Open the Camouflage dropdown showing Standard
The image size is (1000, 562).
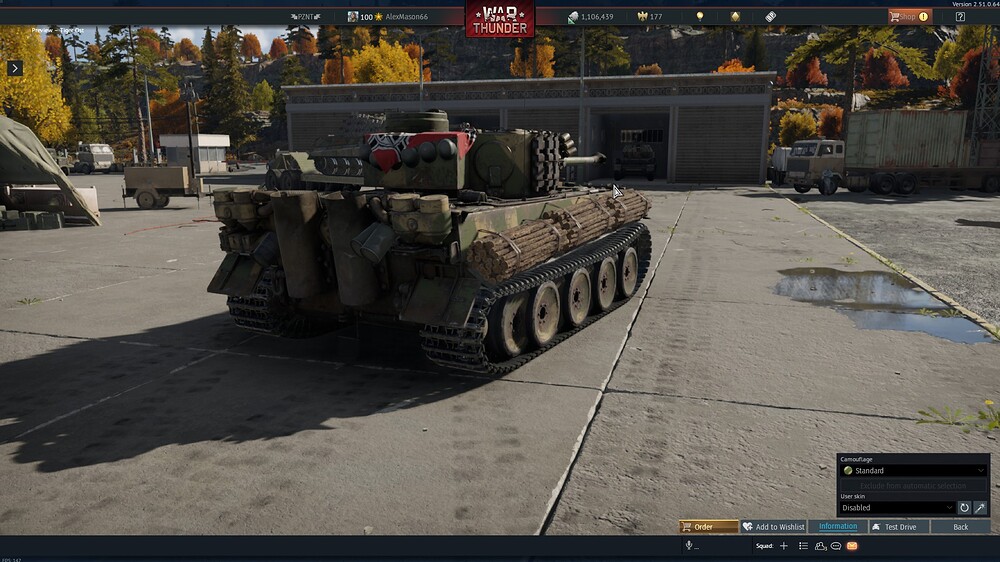[x=913, y=470]
